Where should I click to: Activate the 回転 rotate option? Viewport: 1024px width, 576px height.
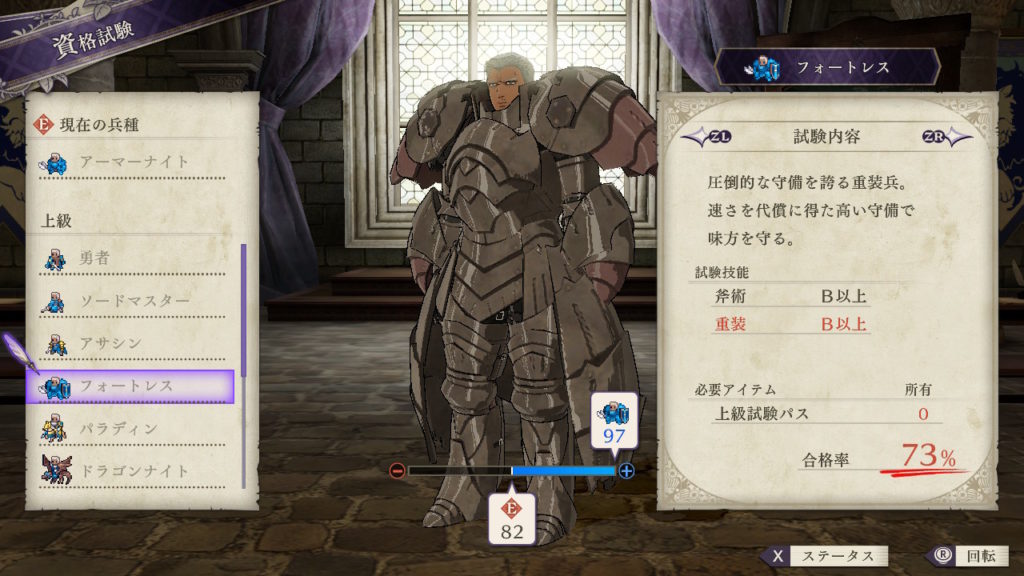coord(961,556)
